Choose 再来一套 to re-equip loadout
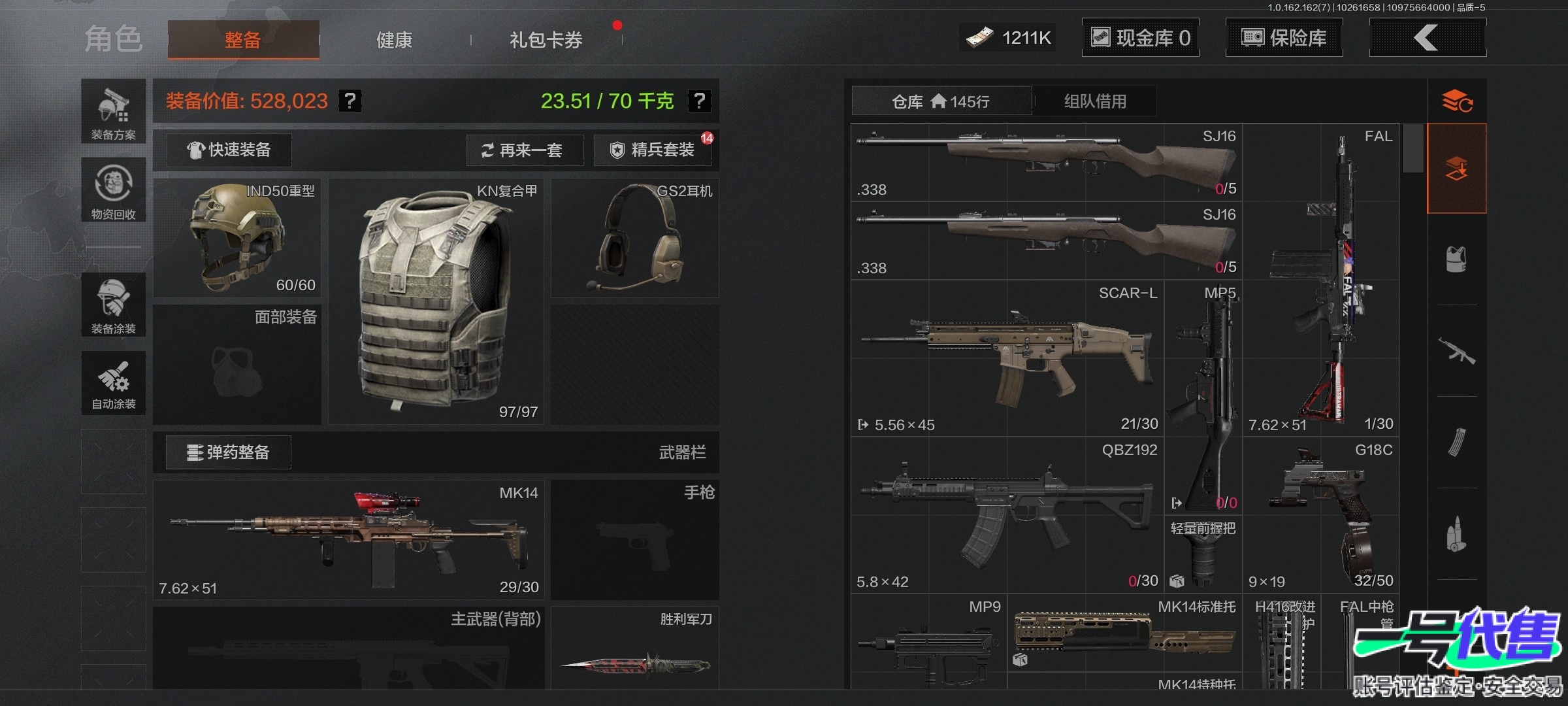This screenshot has width=1568, height=706. [x=524, y=150]
